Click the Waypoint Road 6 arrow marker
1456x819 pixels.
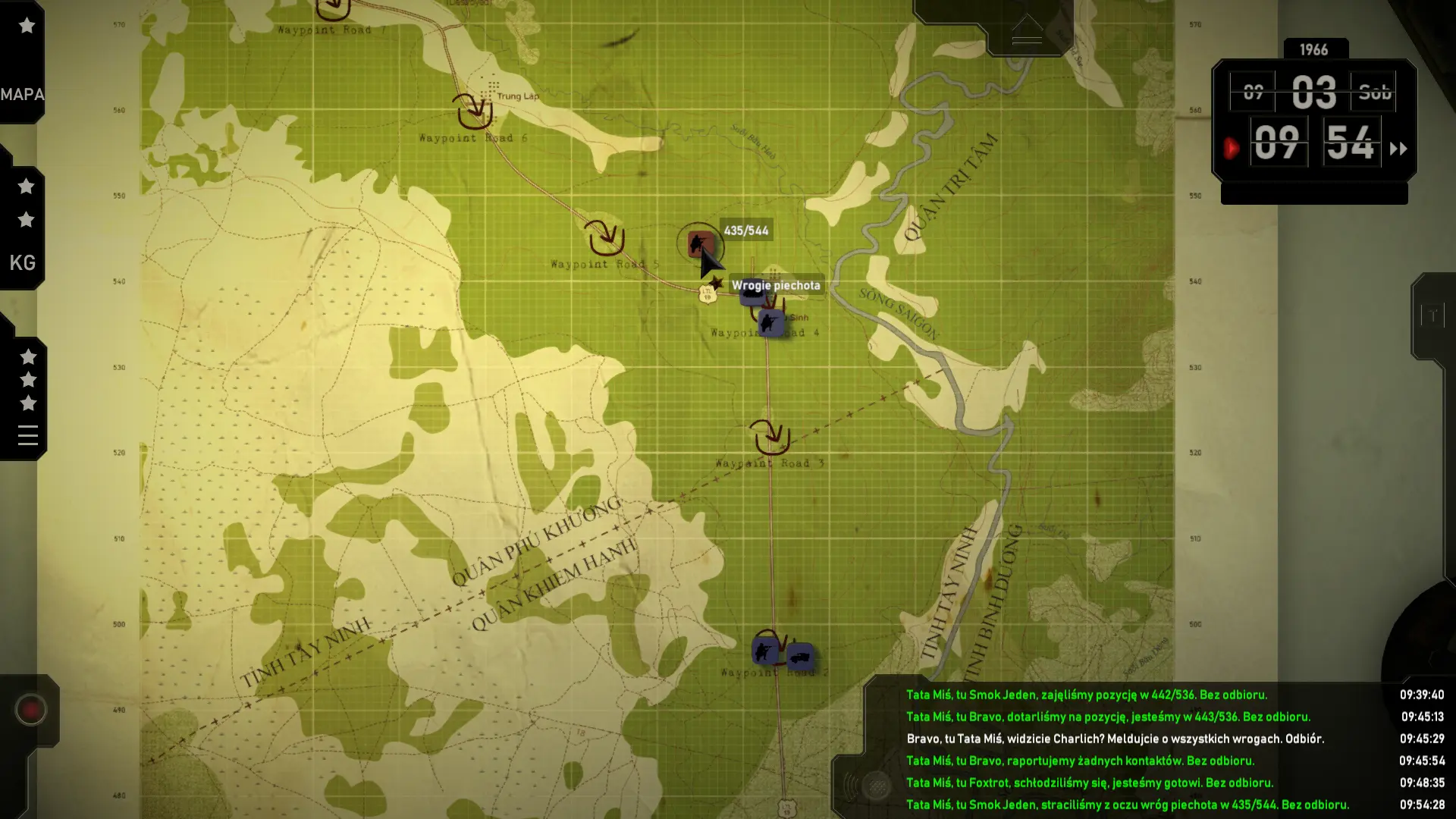point(474,111)
